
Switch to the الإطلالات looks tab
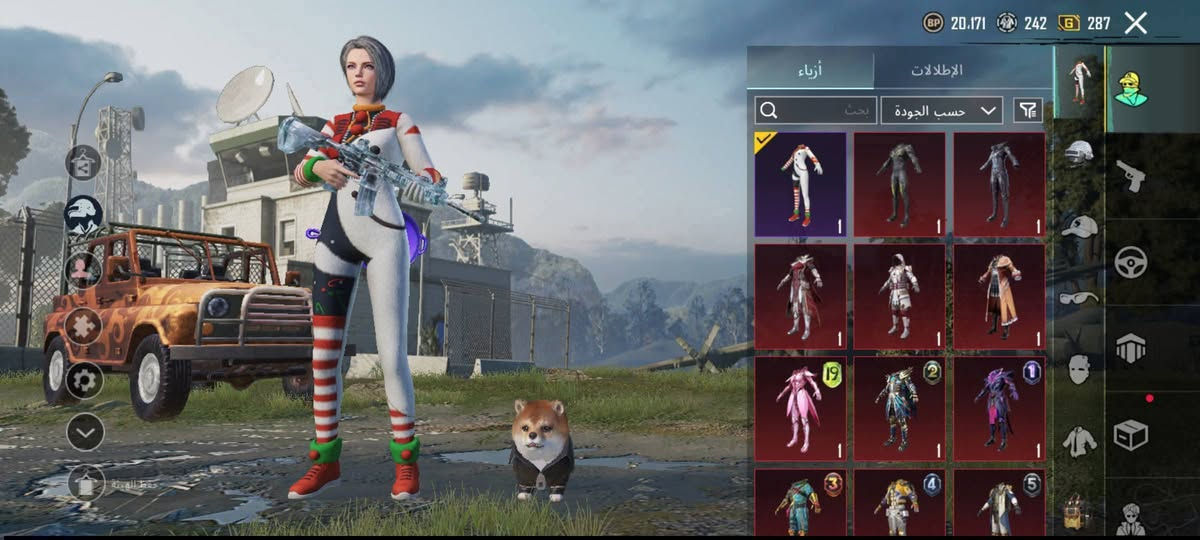tap(936, 70)
